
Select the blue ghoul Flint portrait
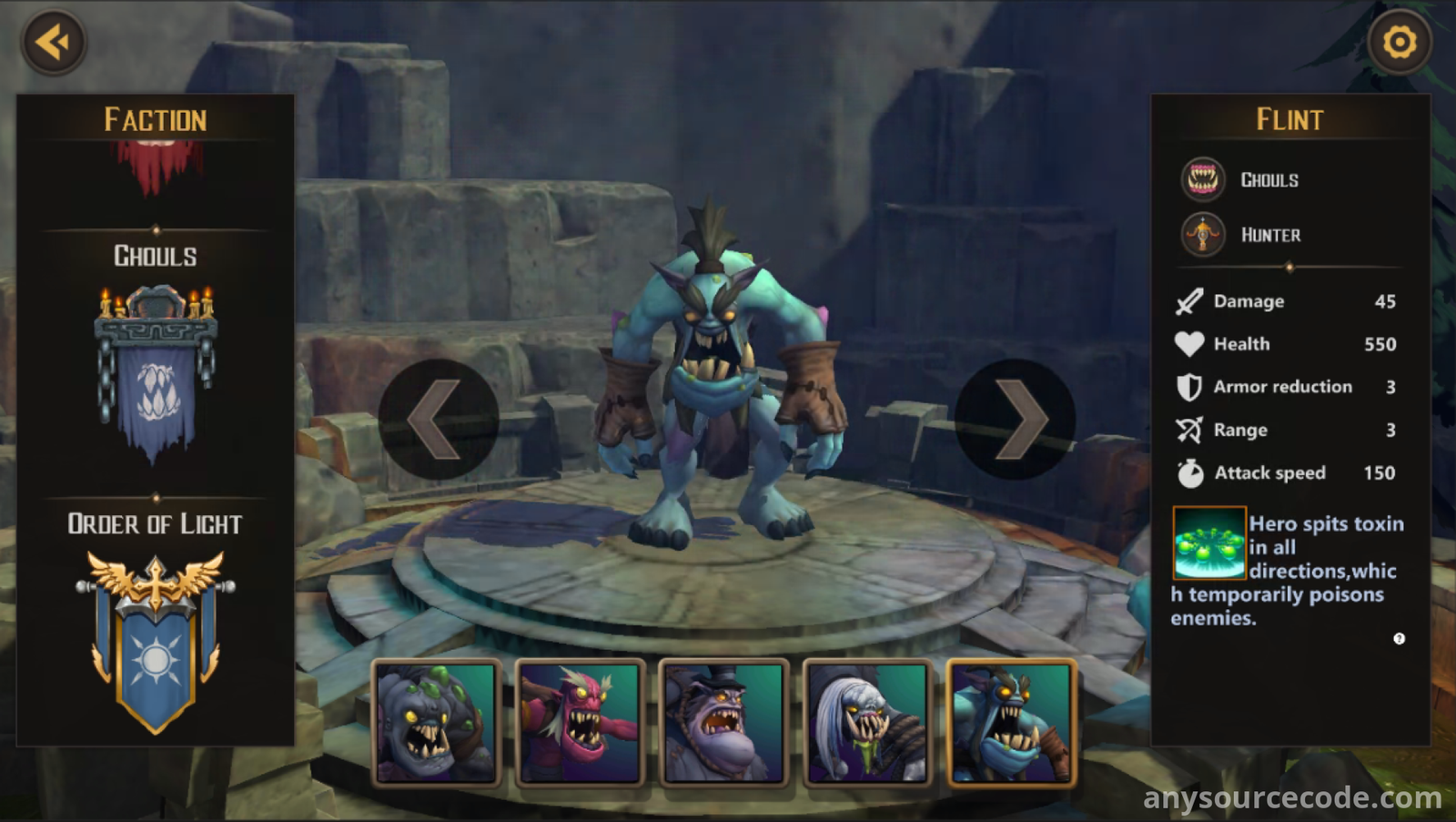pyautogui.click(x=1012, y=723)
